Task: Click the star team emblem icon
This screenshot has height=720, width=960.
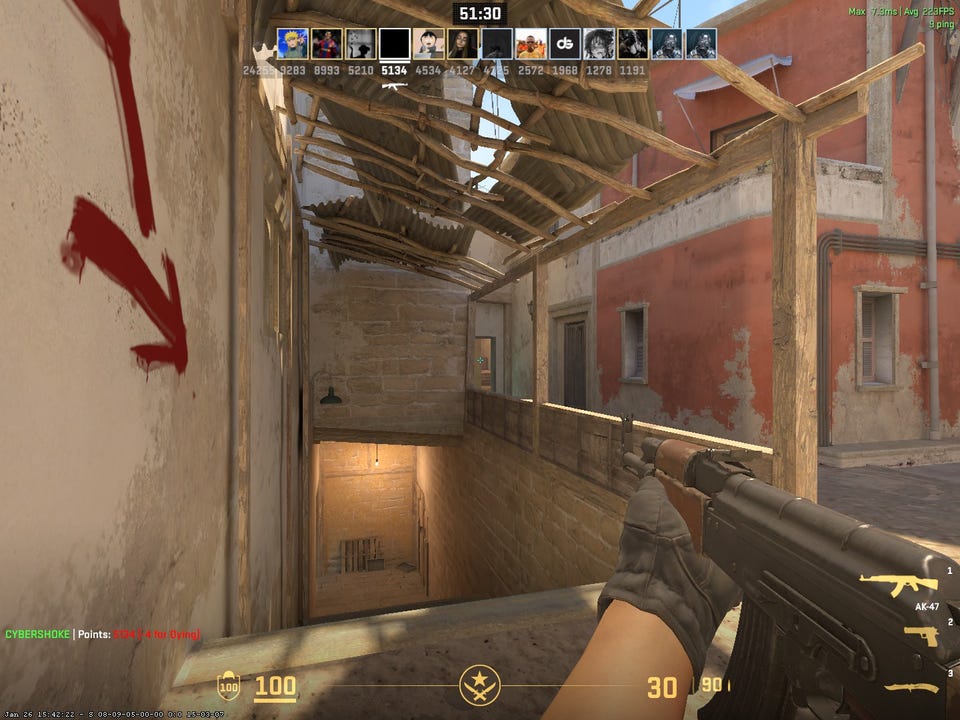Action: [479, 686]
